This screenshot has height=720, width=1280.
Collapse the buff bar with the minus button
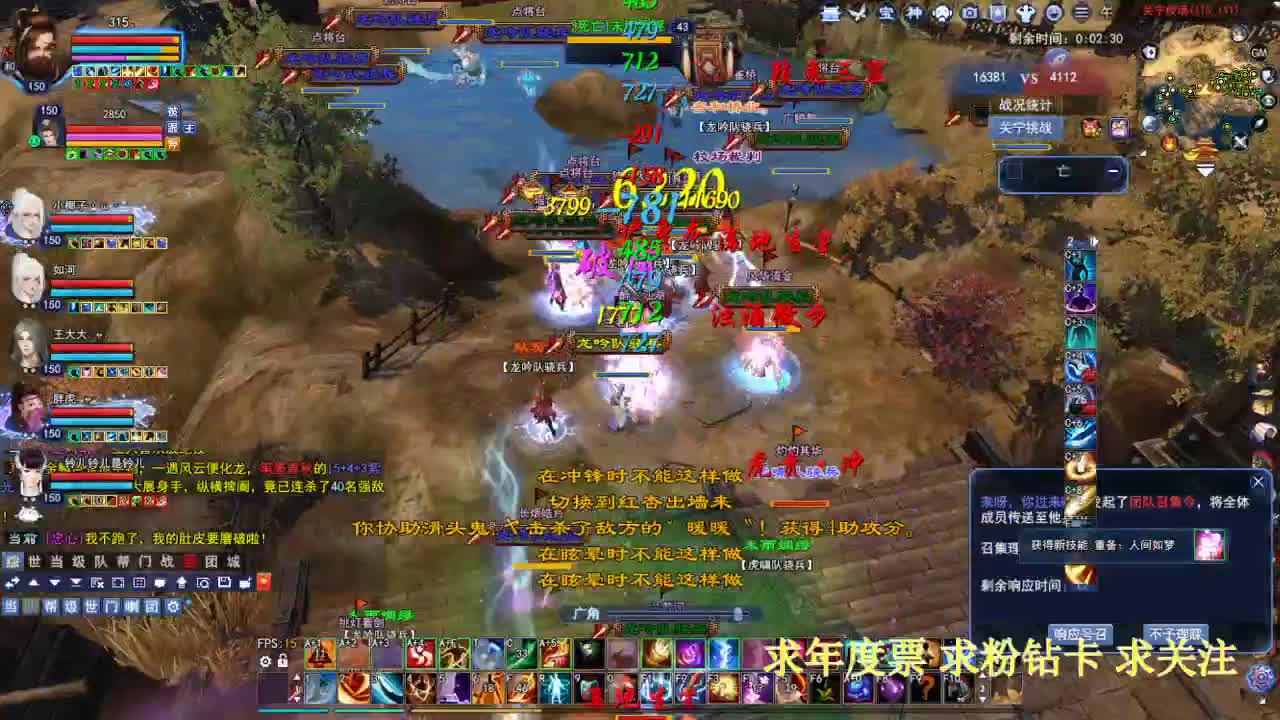(1114, 170)
